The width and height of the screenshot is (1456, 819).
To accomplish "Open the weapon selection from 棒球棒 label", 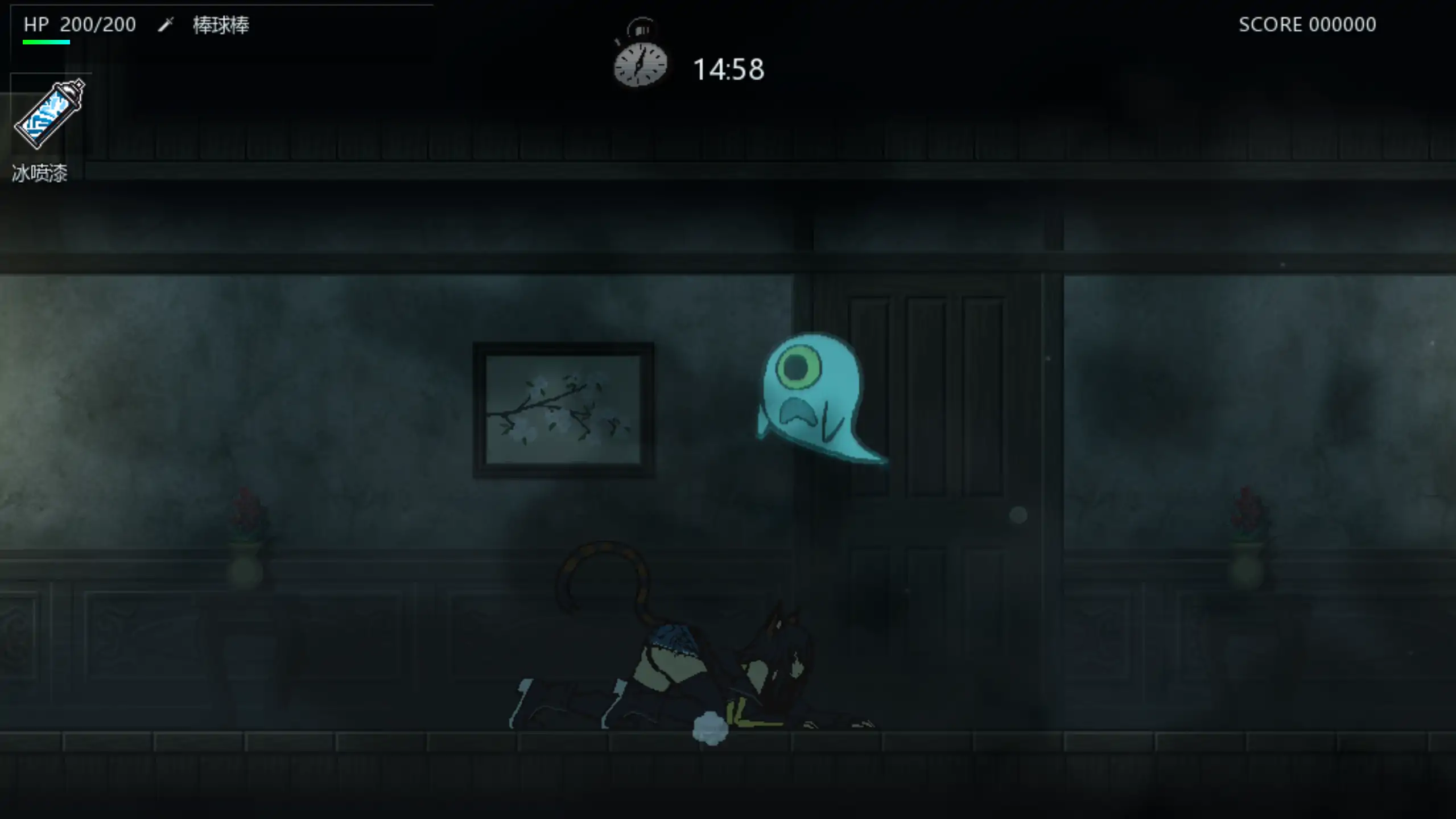I will [x=220, y=24].
